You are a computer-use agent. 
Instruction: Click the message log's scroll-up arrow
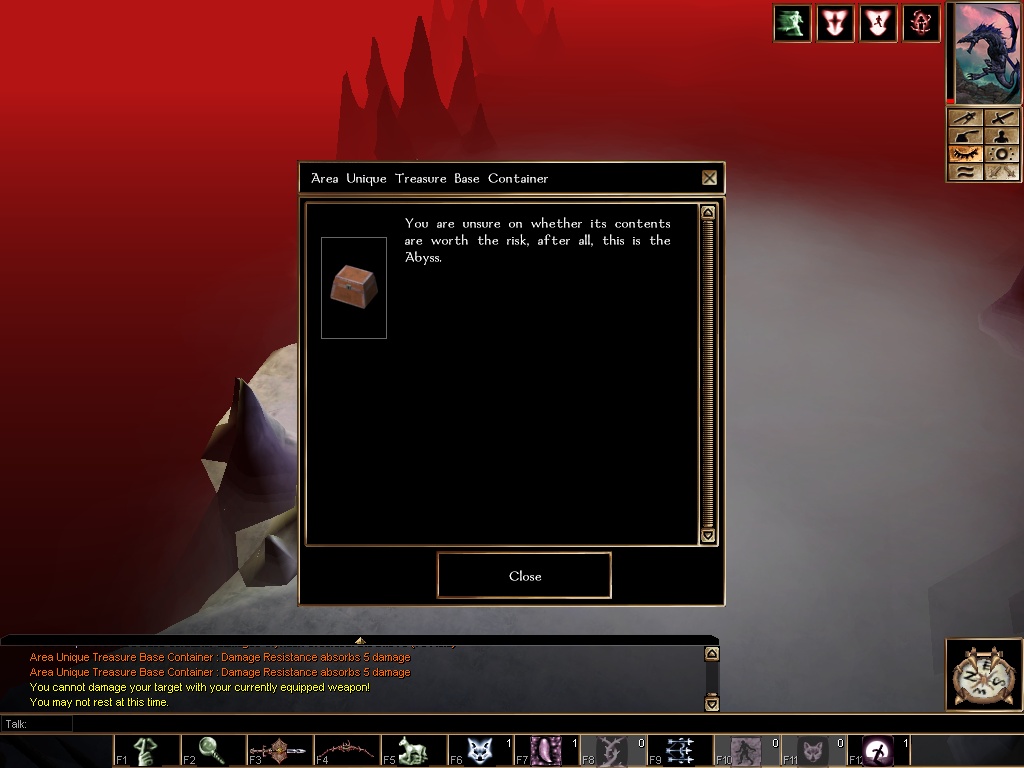[711, 654]
